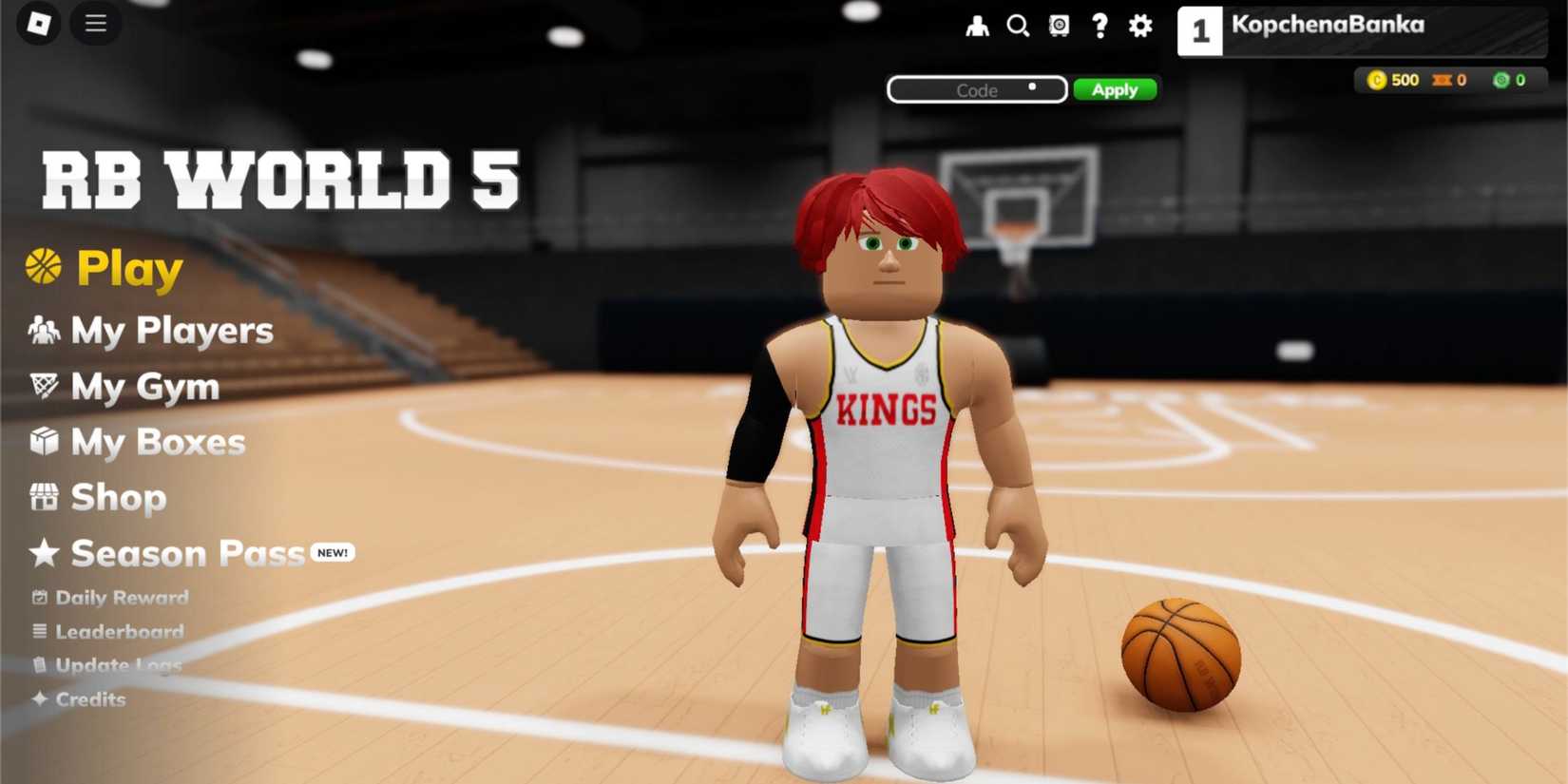1568x784 pixels.
Task: Open the hamburger menu button
Action: 95,24
